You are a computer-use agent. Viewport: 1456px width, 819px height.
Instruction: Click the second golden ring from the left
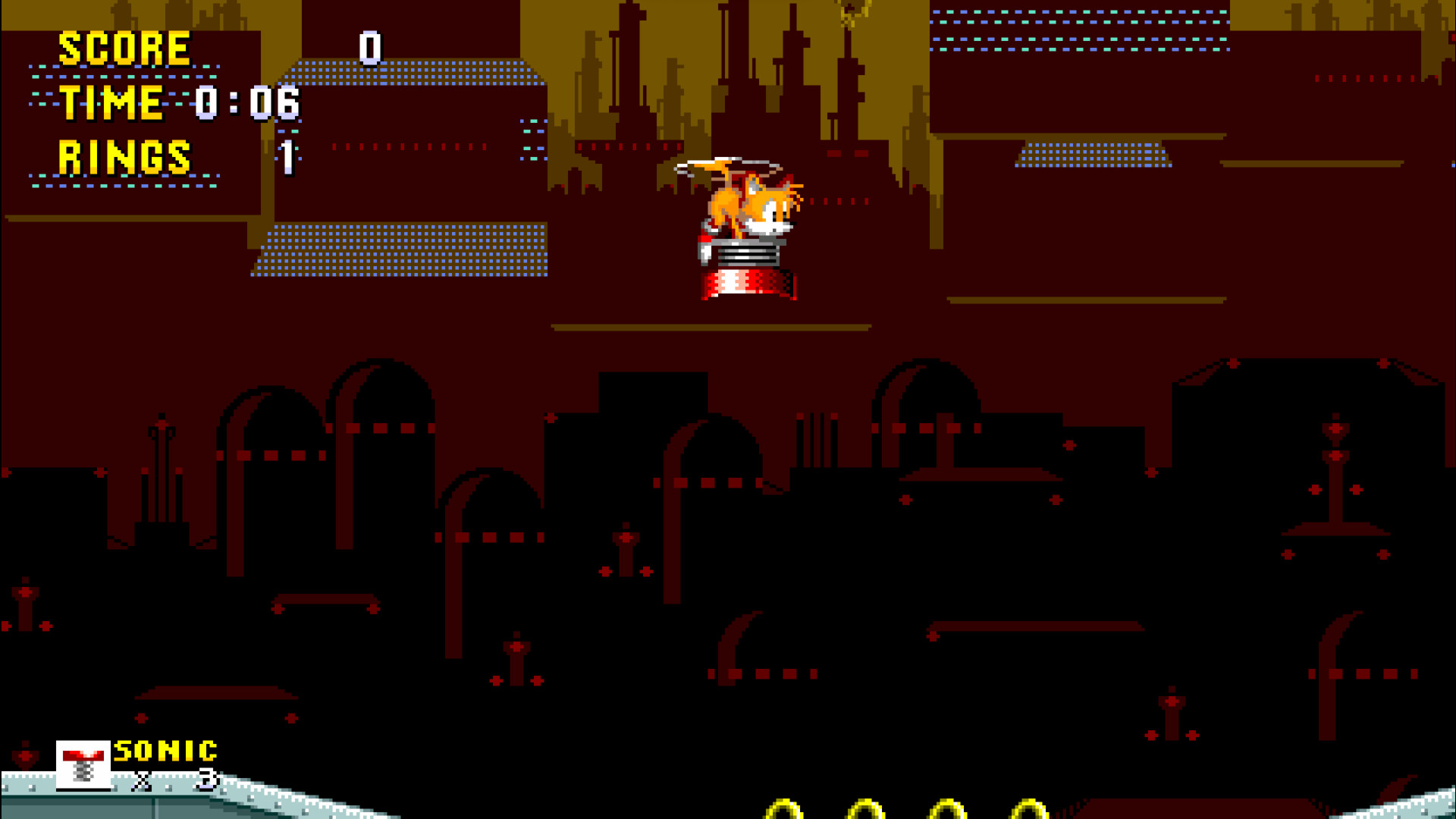coord(864,813)
